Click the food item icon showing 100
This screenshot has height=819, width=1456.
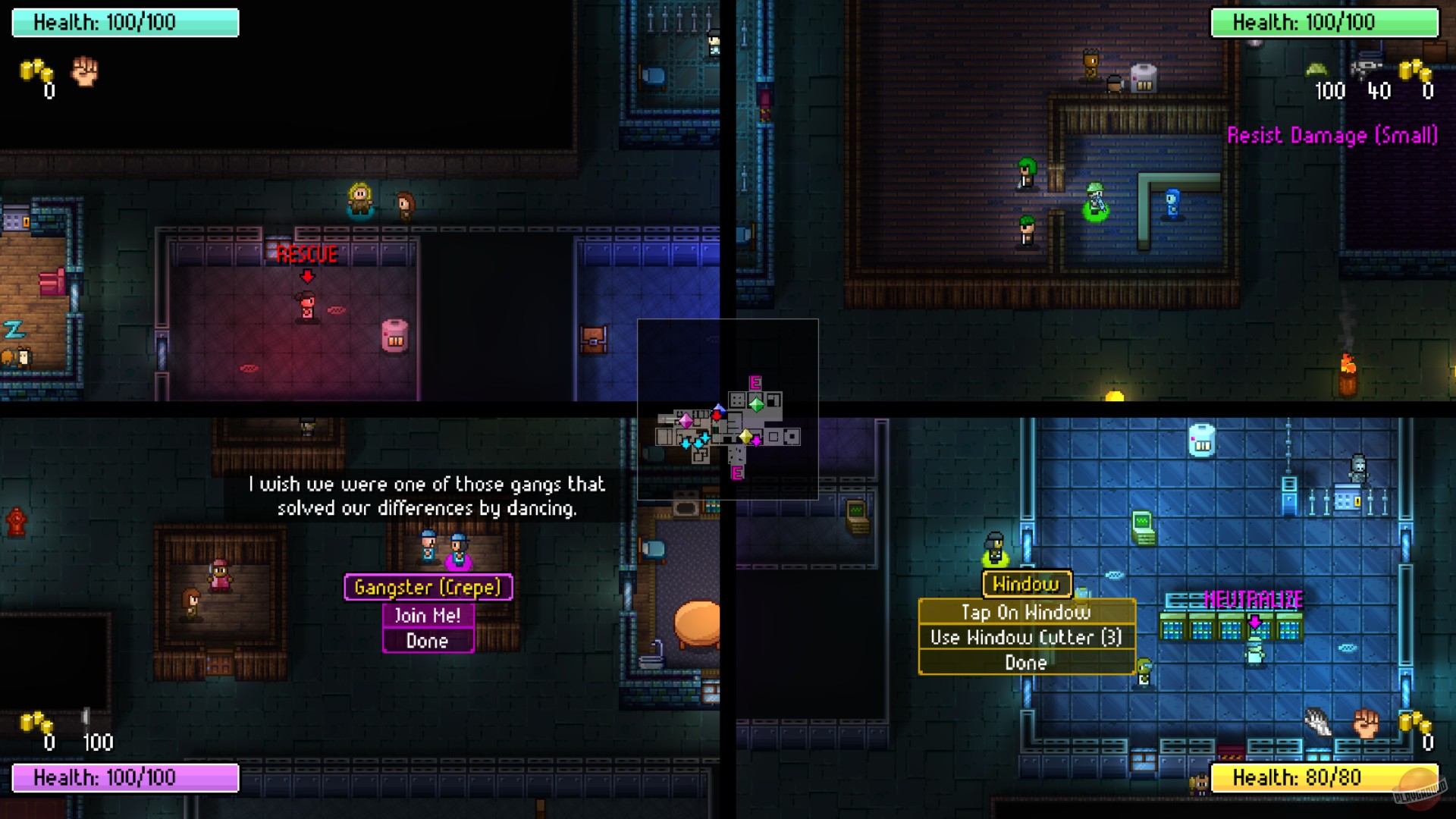[1318, 69]
